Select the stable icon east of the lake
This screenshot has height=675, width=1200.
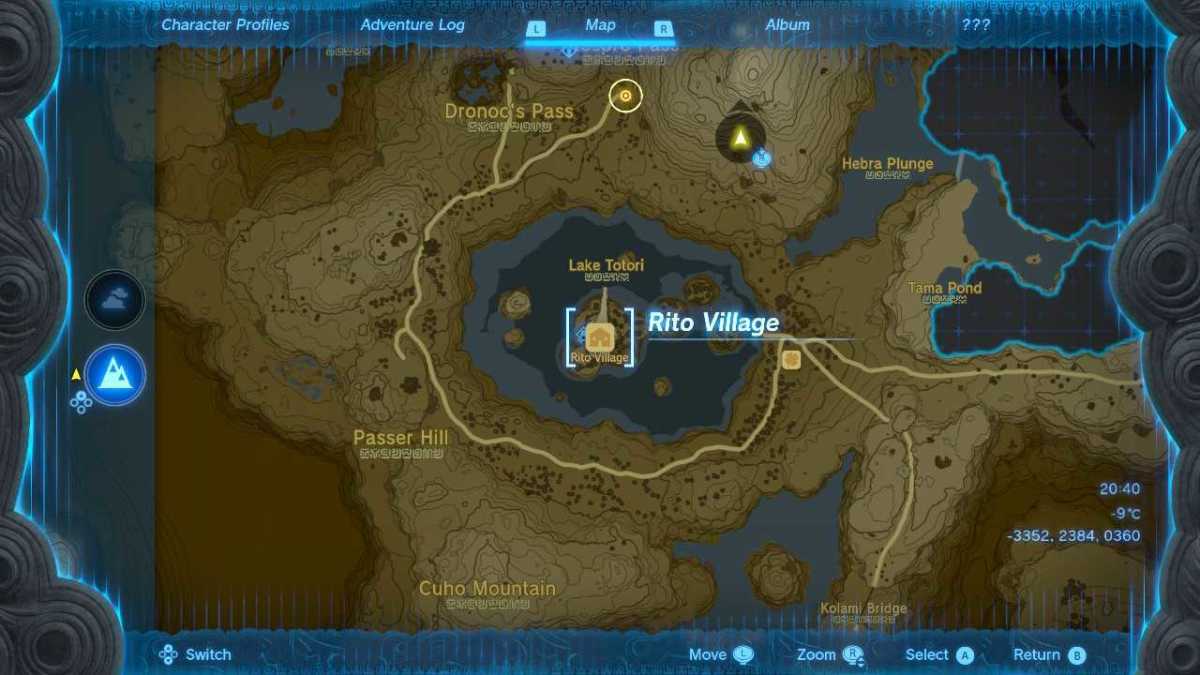click(x=792, y=359)
